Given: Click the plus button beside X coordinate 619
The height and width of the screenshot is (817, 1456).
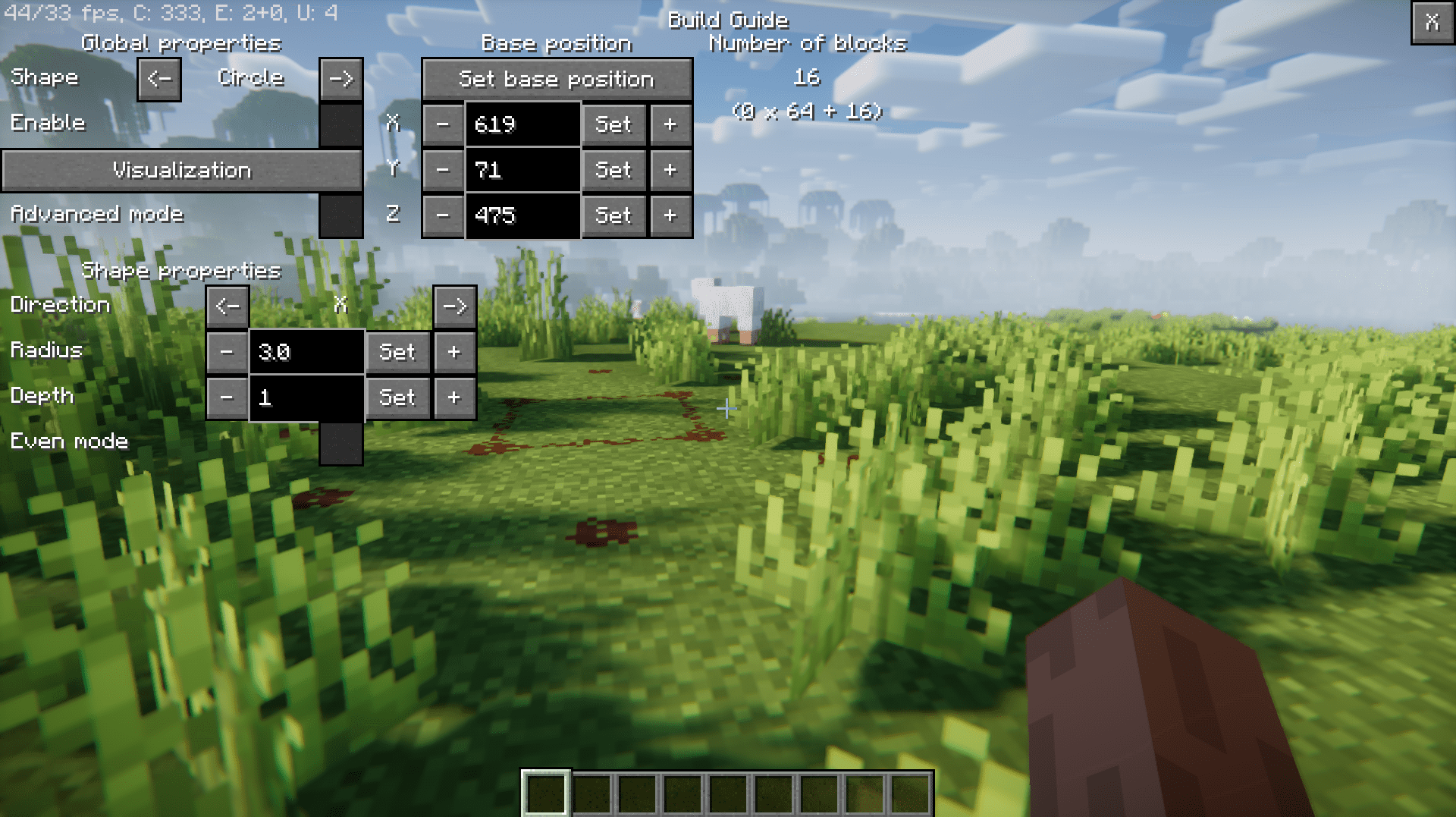Looking at the screenshot, I should [x=670, y=124].
